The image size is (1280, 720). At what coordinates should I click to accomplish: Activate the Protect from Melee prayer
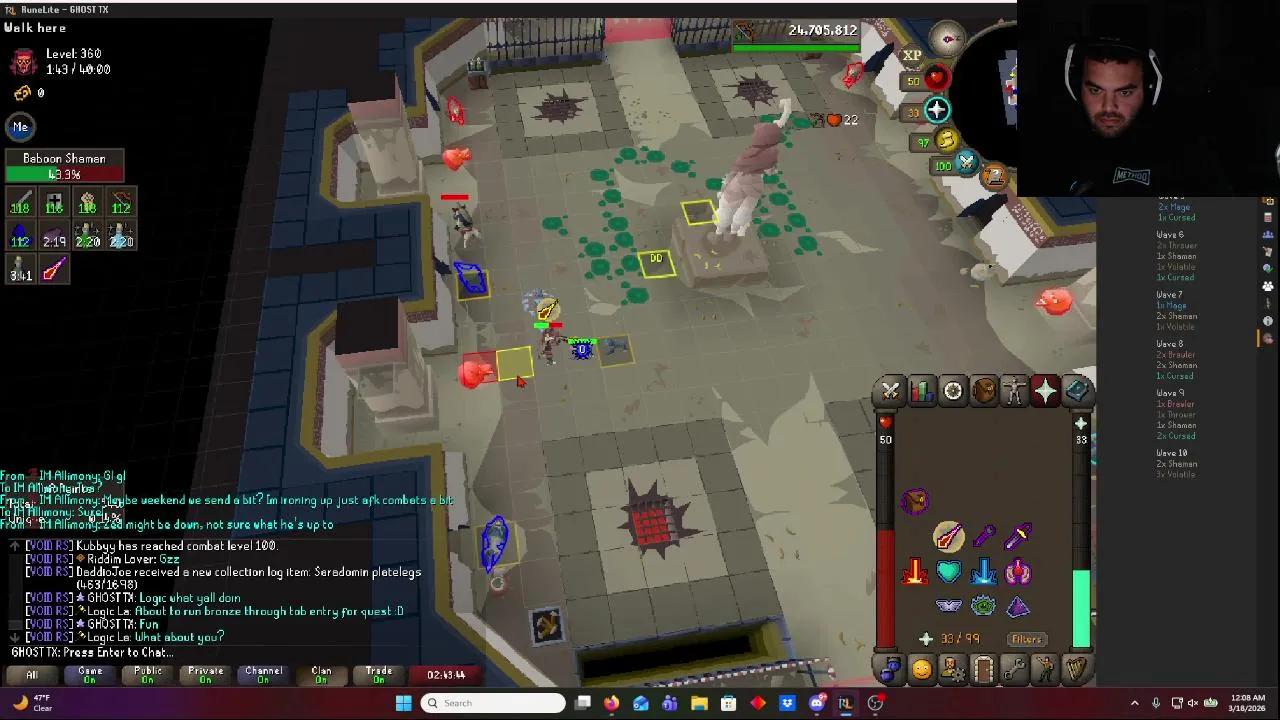click(913, 572)
